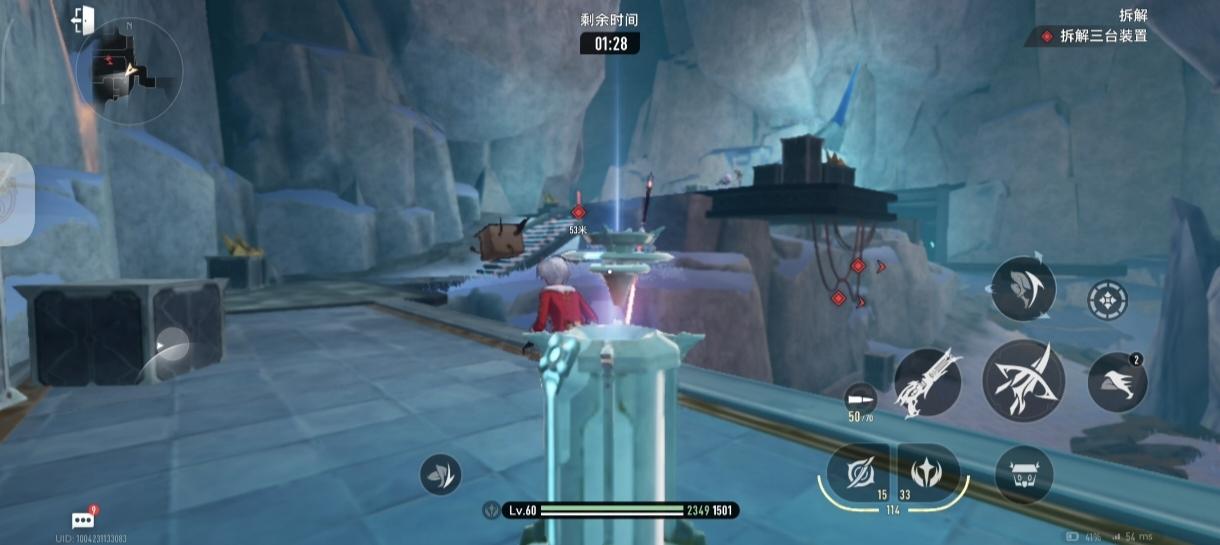Tap the bullet ammo reload icon
The image size is (1220, 545).
[858, 396]
